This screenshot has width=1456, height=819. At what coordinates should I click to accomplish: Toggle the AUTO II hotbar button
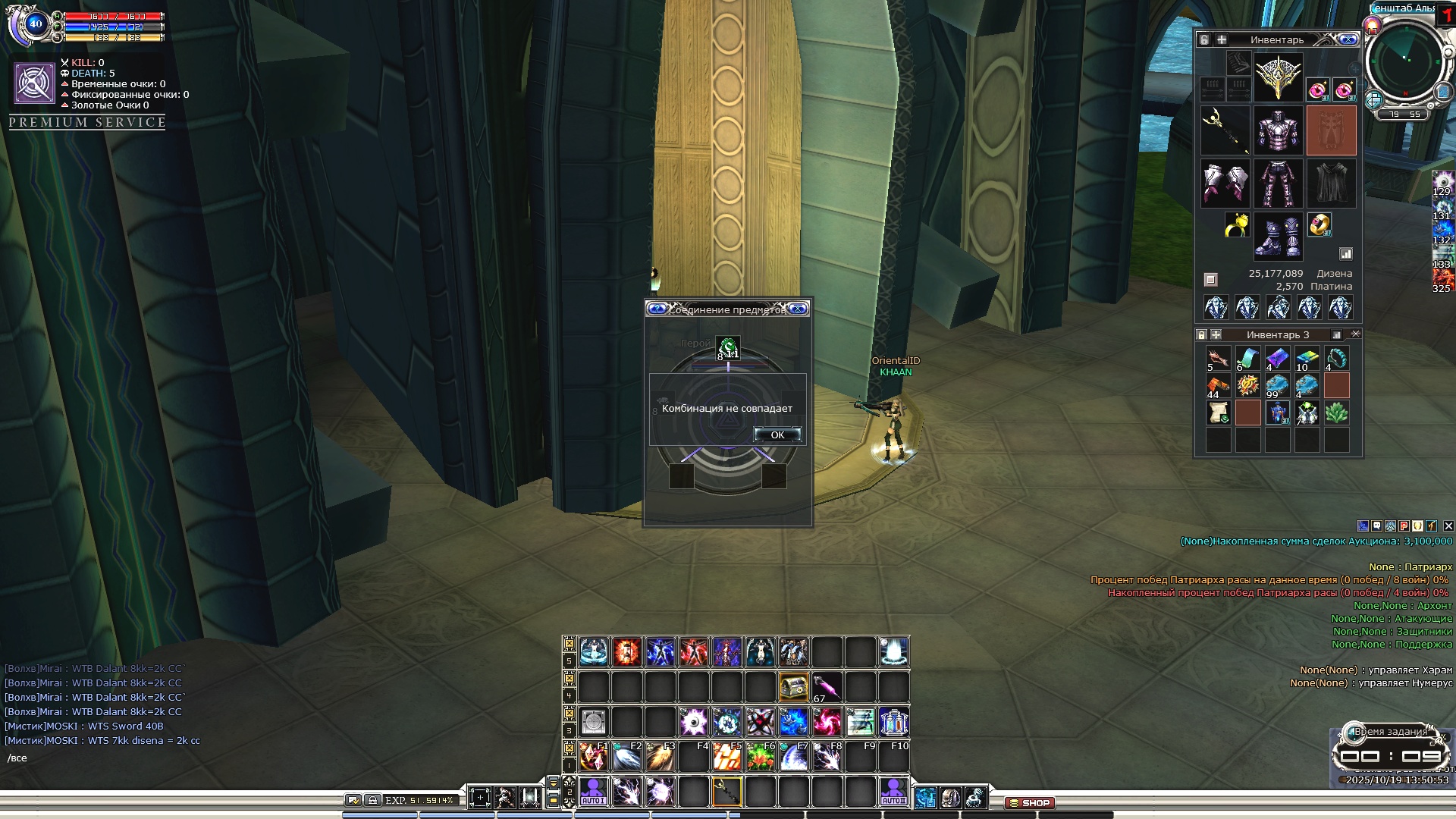pyautogui.click(x=893, y=792)
